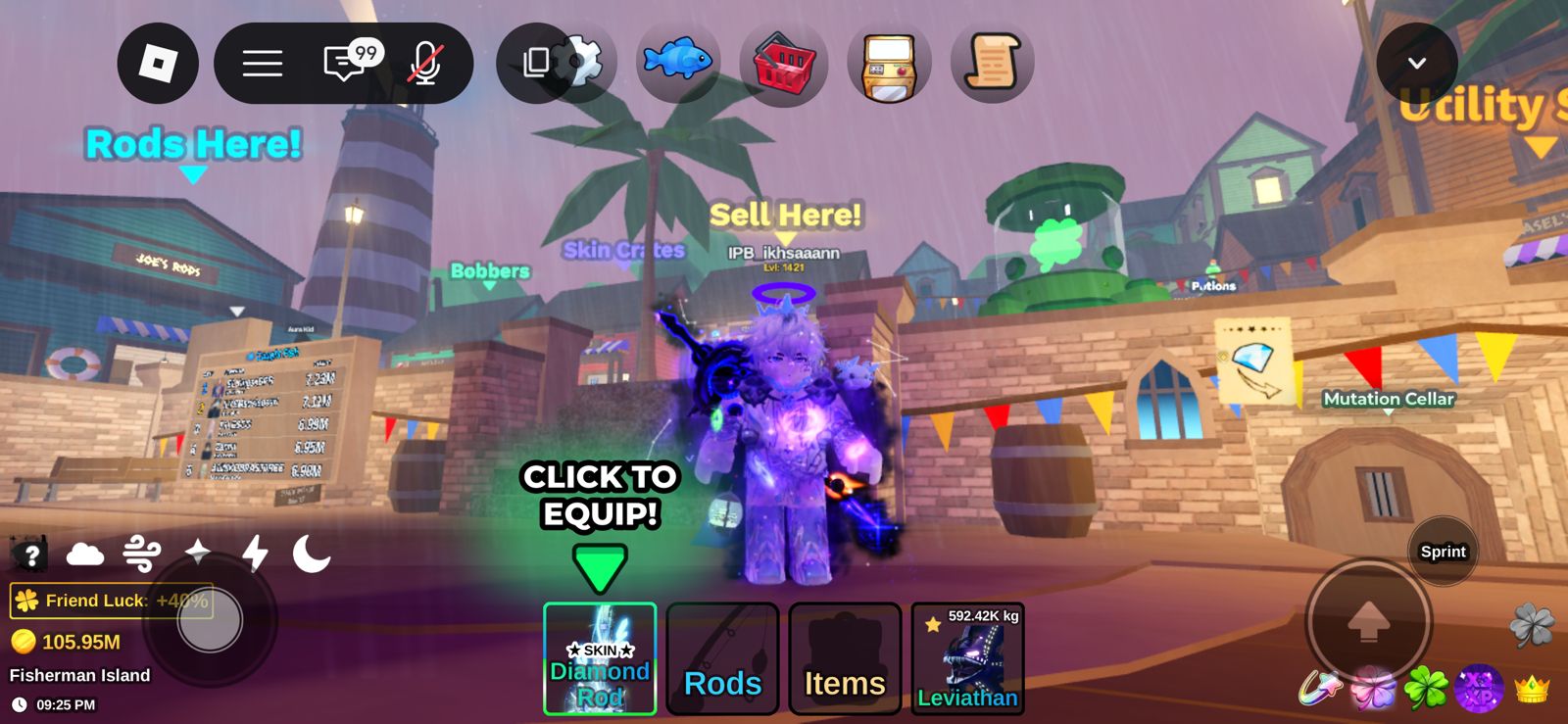Equip the Diamond Rod skin slot
This screenshot has height=724, width=1568.
coord(600,658)
